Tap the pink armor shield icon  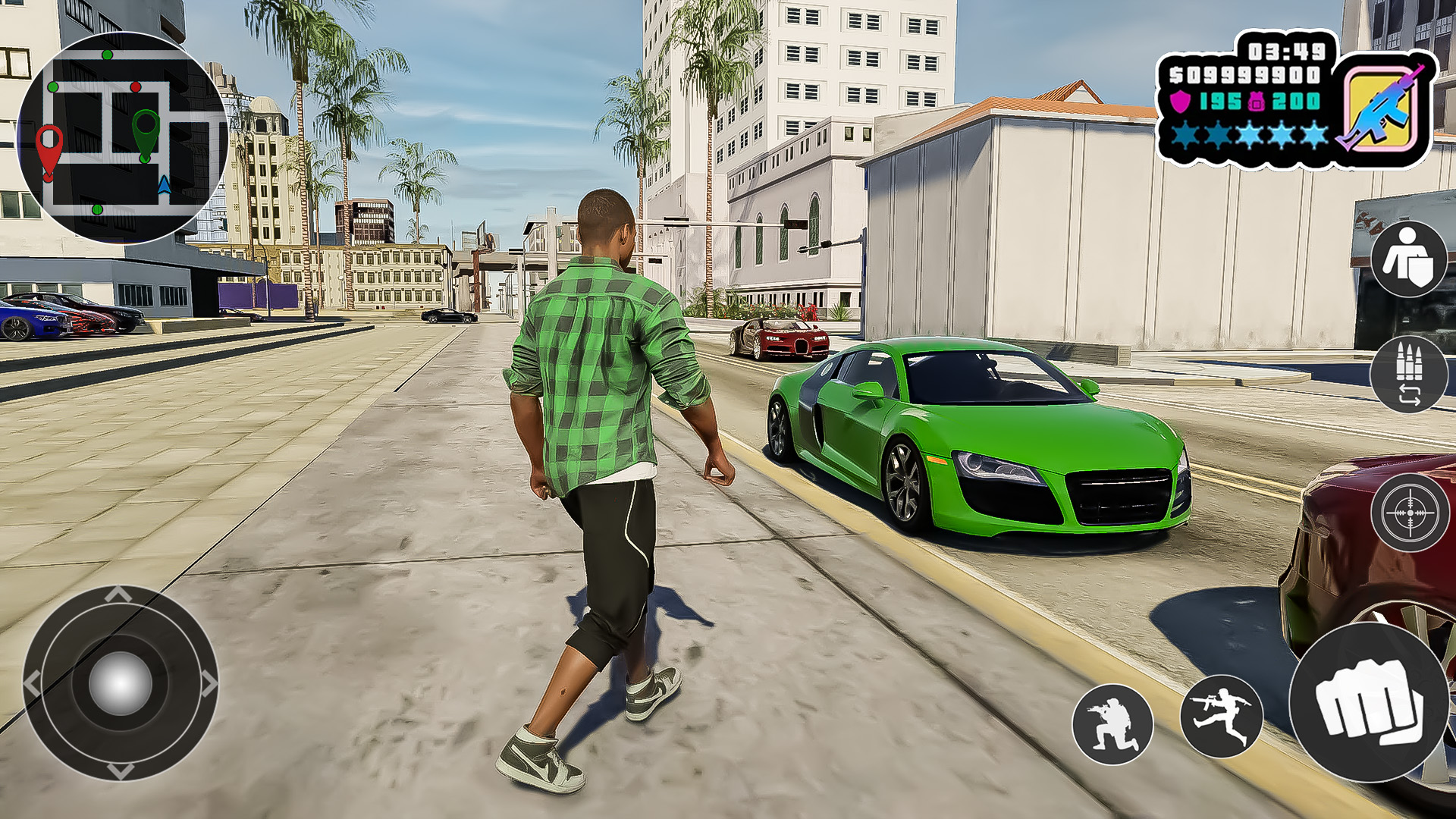[x=1181, y=103]
